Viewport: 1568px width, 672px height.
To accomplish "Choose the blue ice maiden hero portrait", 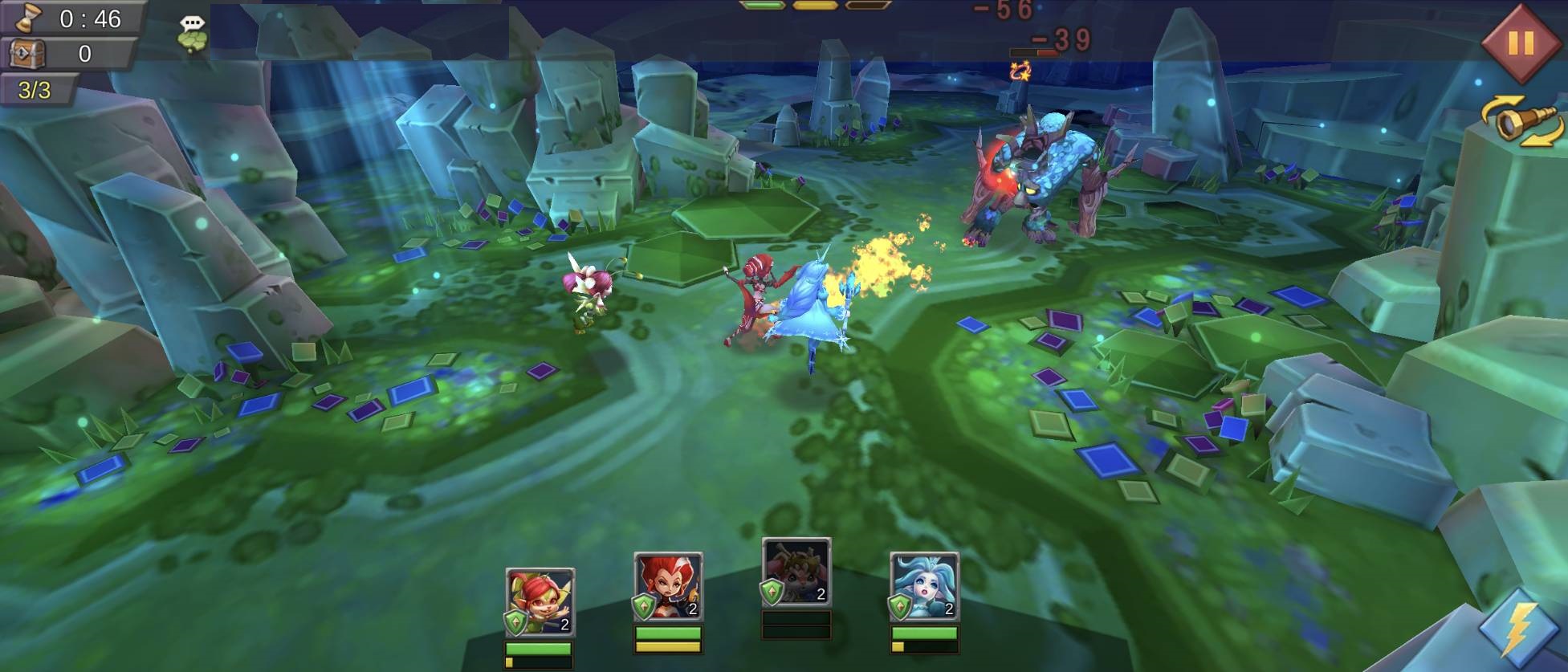I will pos(924,586).
